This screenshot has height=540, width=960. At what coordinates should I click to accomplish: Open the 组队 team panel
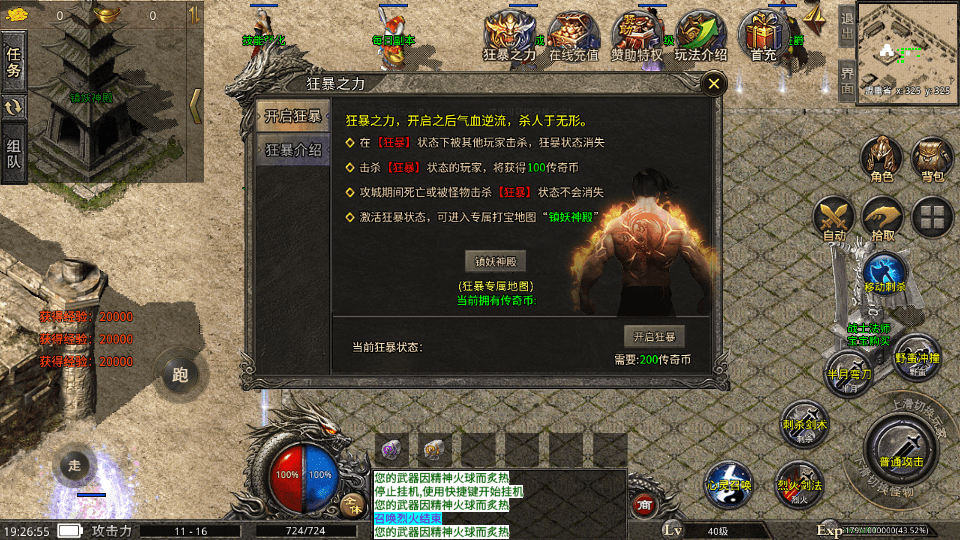14,154
